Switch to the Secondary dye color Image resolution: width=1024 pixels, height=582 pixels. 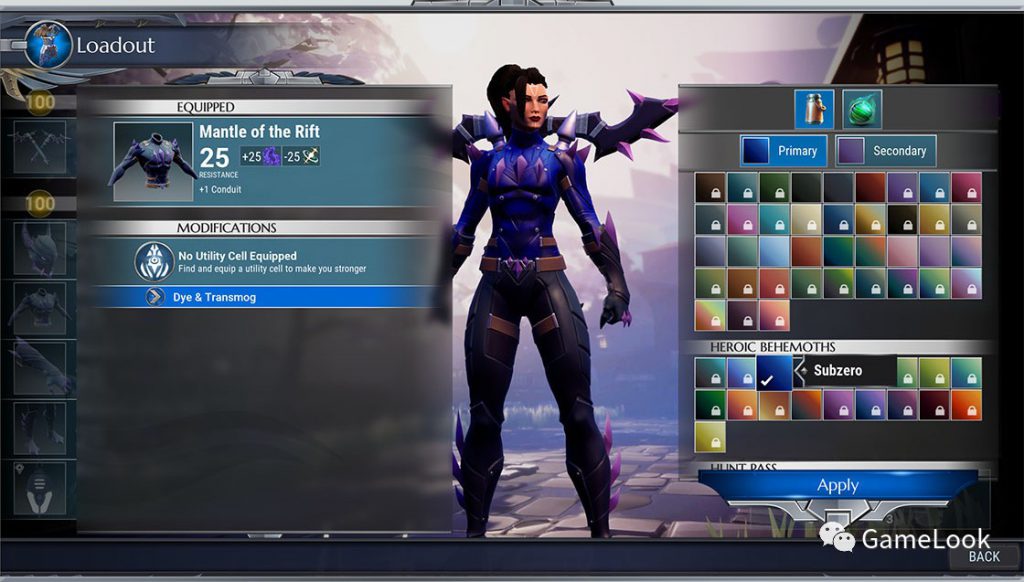(886, 151)
